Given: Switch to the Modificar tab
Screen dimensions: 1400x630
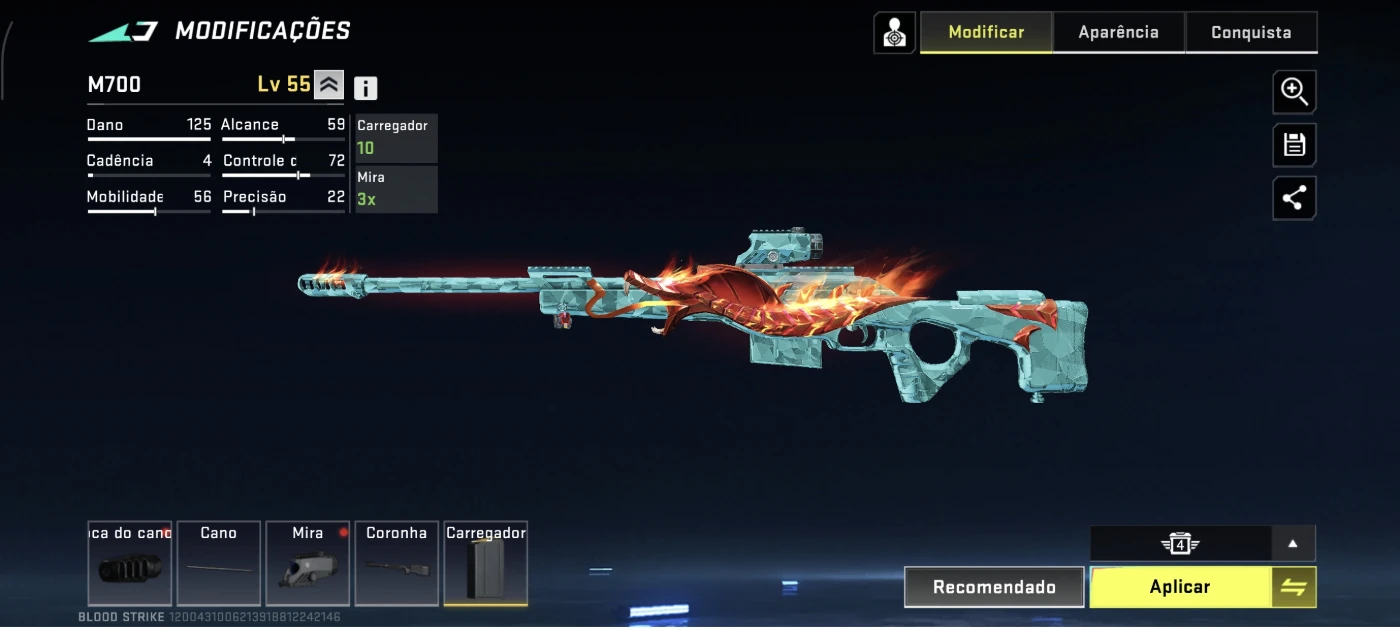Looking at the screenshot, I should (986, 32).
